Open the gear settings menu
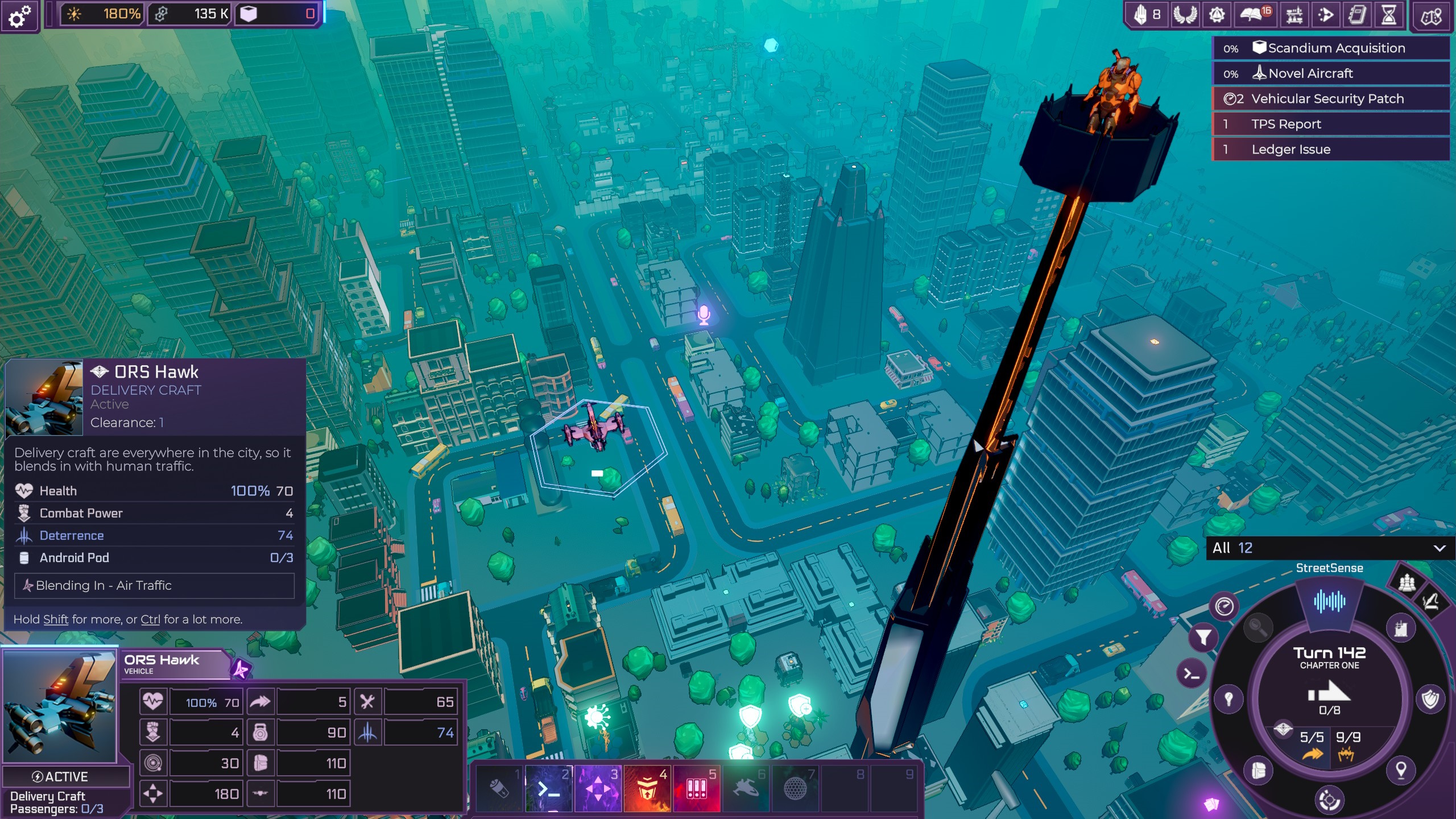 [x=20, y=15]
